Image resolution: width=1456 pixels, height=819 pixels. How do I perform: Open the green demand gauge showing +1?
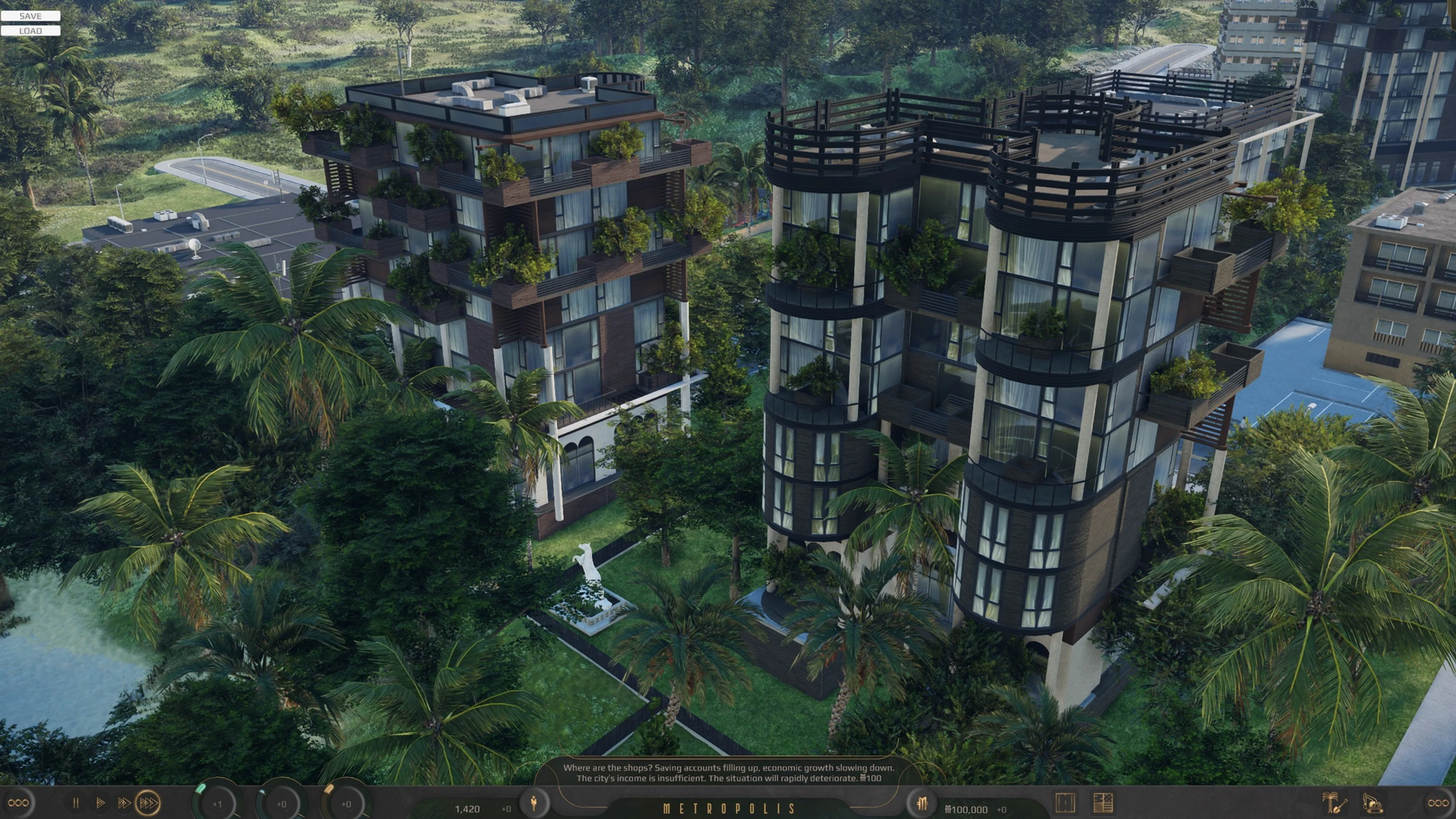(217, 804)
